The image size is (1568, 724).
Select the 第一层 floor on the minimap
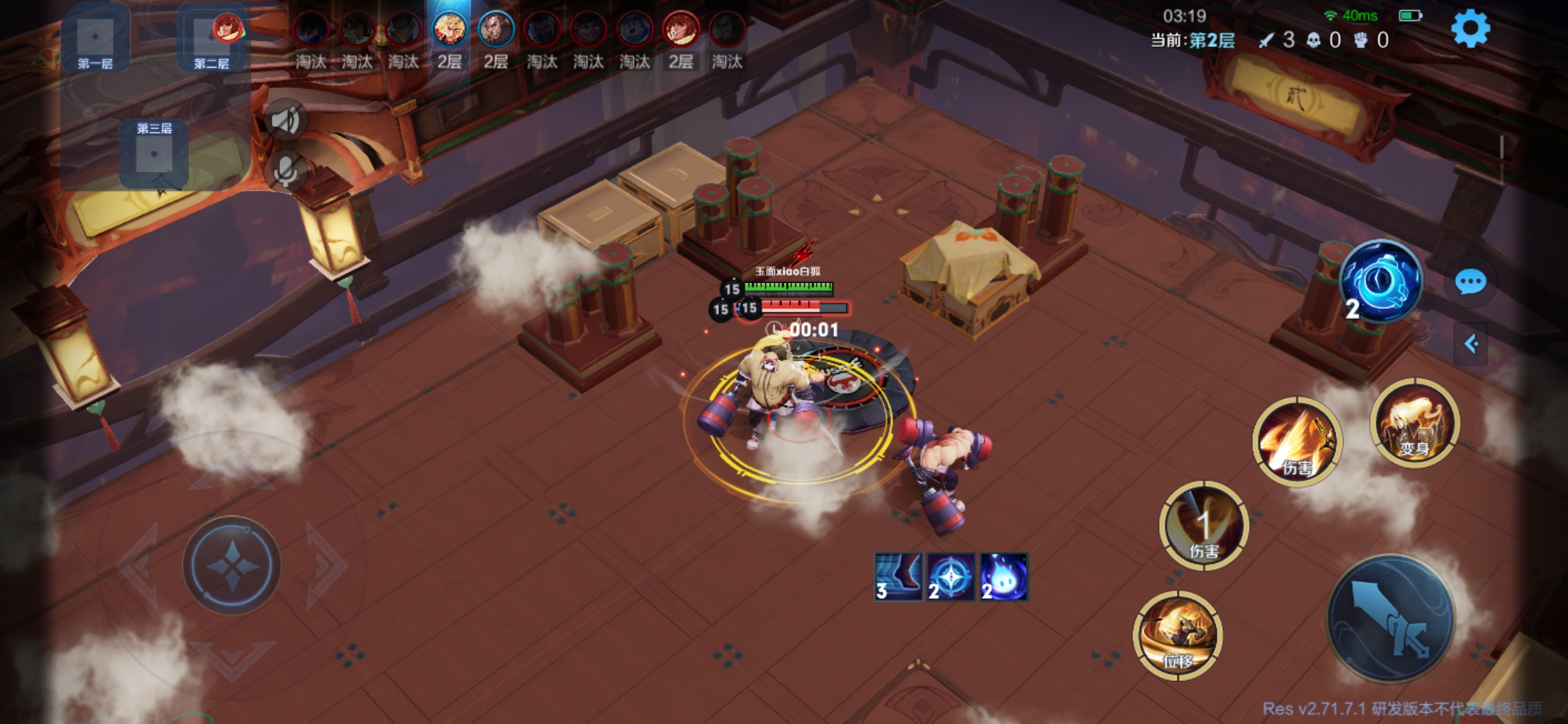click(x=95, y=42)
